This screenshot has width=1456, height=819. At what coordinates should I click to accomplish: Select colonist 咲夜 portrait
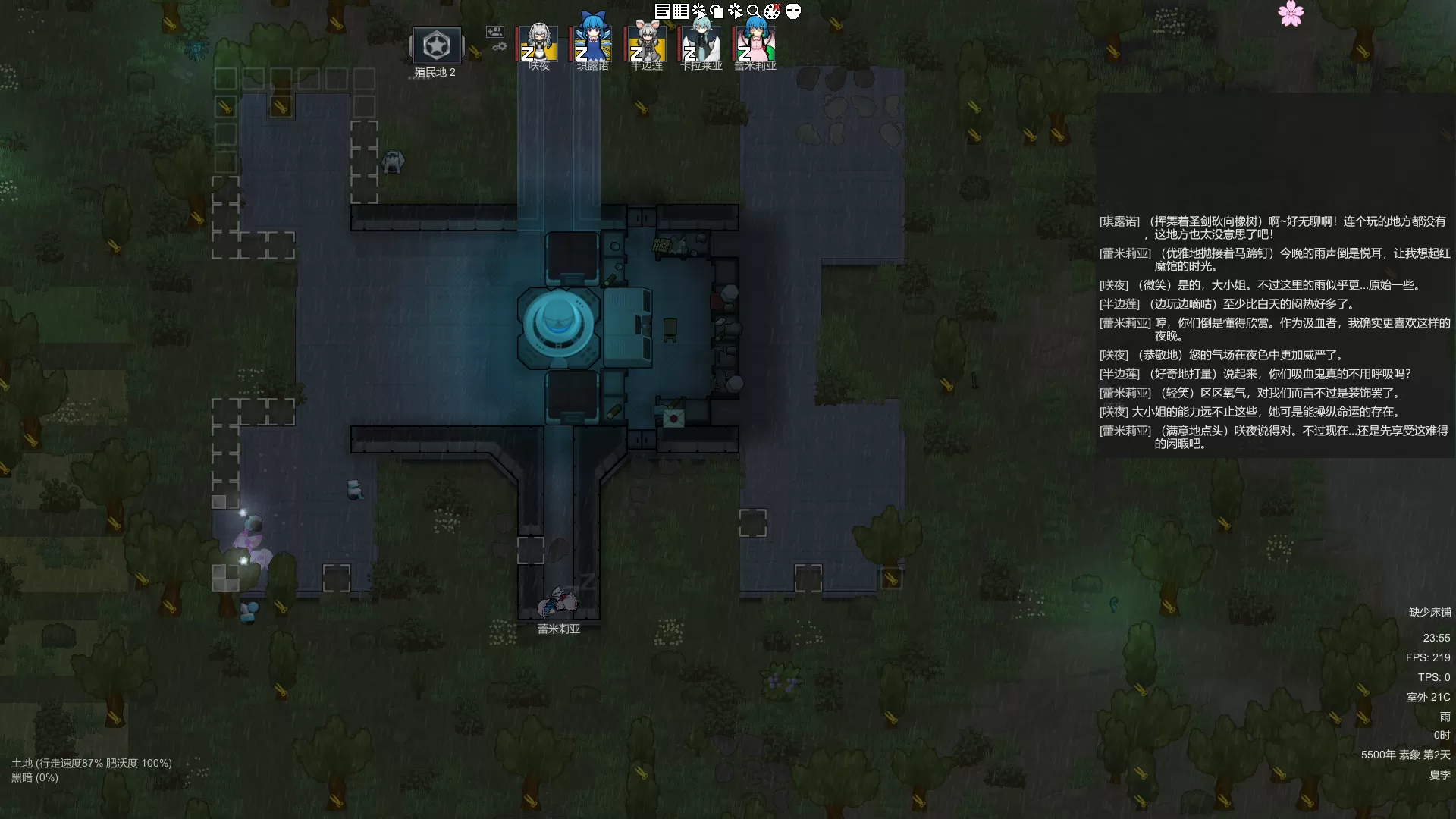[539, 44]
